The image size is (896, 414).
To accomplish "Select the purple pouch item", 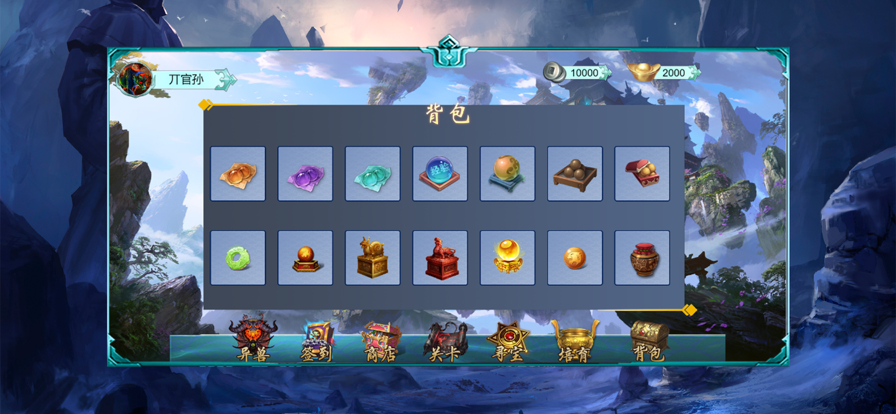I will tap(305, 174).
